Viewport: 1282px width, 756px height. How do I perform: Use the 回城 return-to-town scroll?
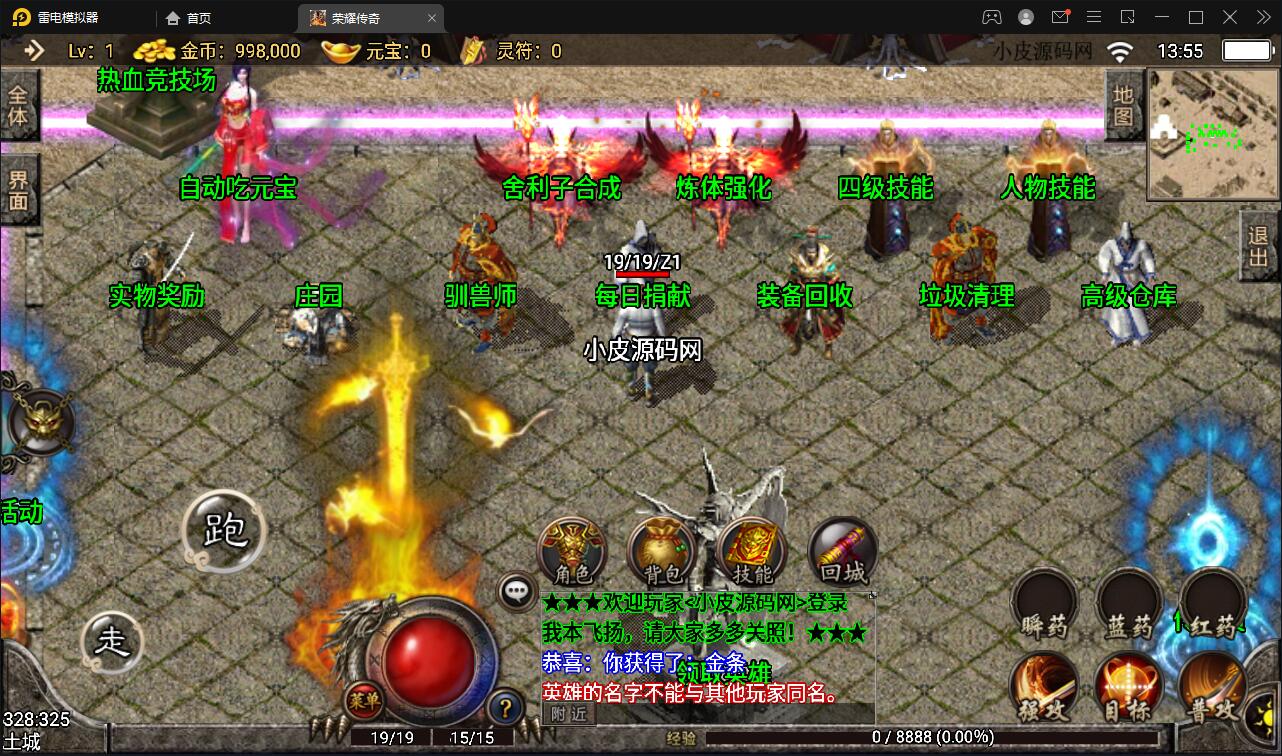pos(842,551)
